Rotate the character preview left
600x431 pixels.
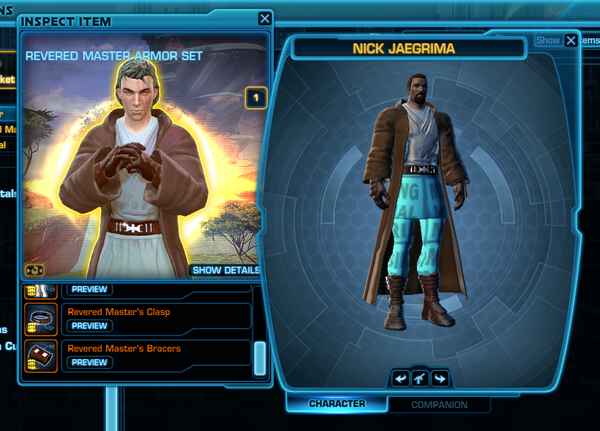(400, 377)
